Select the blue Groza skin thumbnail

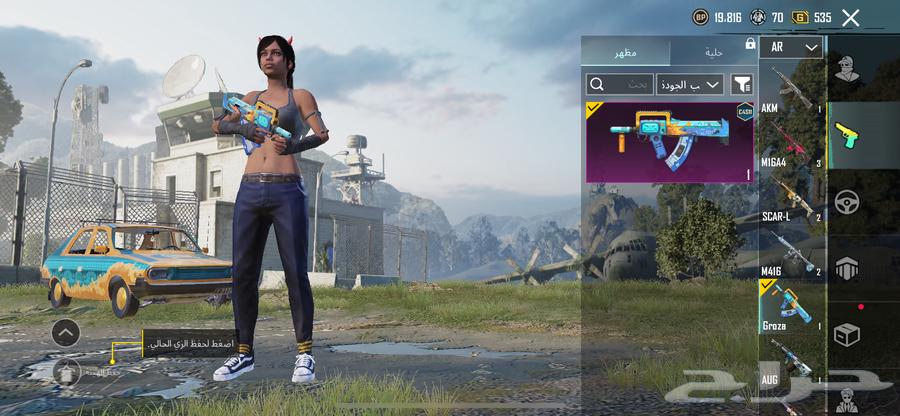coord(669,141)
